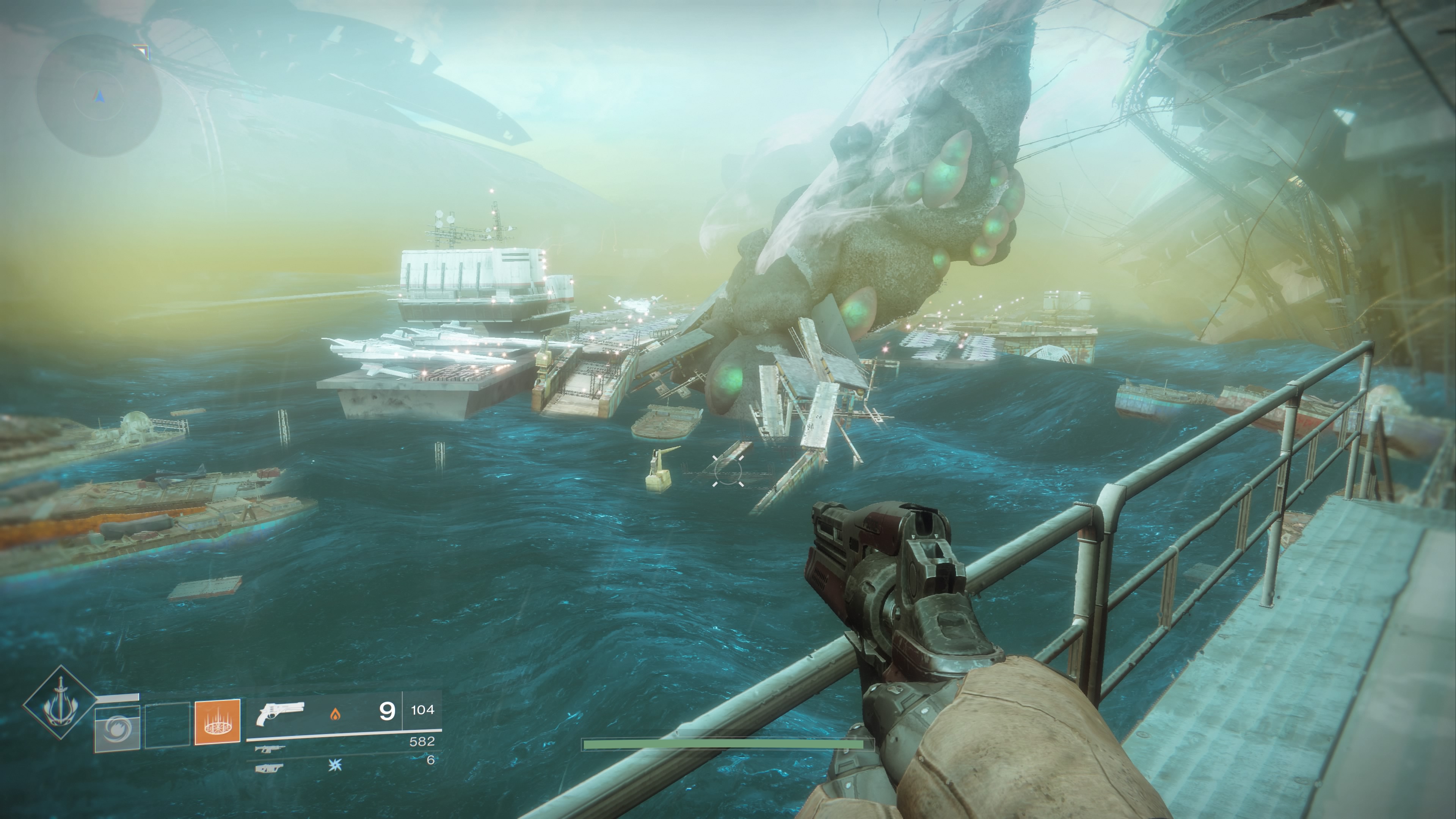Trigger the orange spiked-ring class ability
Image resolution: width=1456 pixels, height=819 pixels.
click(x=217, y=722)
